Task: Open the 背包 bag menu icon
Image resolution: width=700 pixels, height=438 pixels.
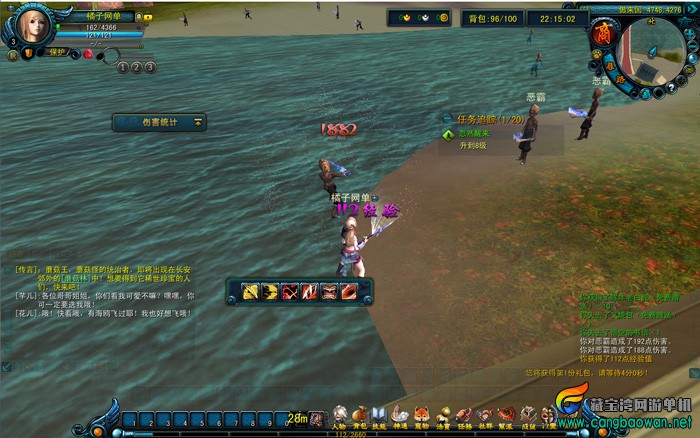Action: point(360,415)
